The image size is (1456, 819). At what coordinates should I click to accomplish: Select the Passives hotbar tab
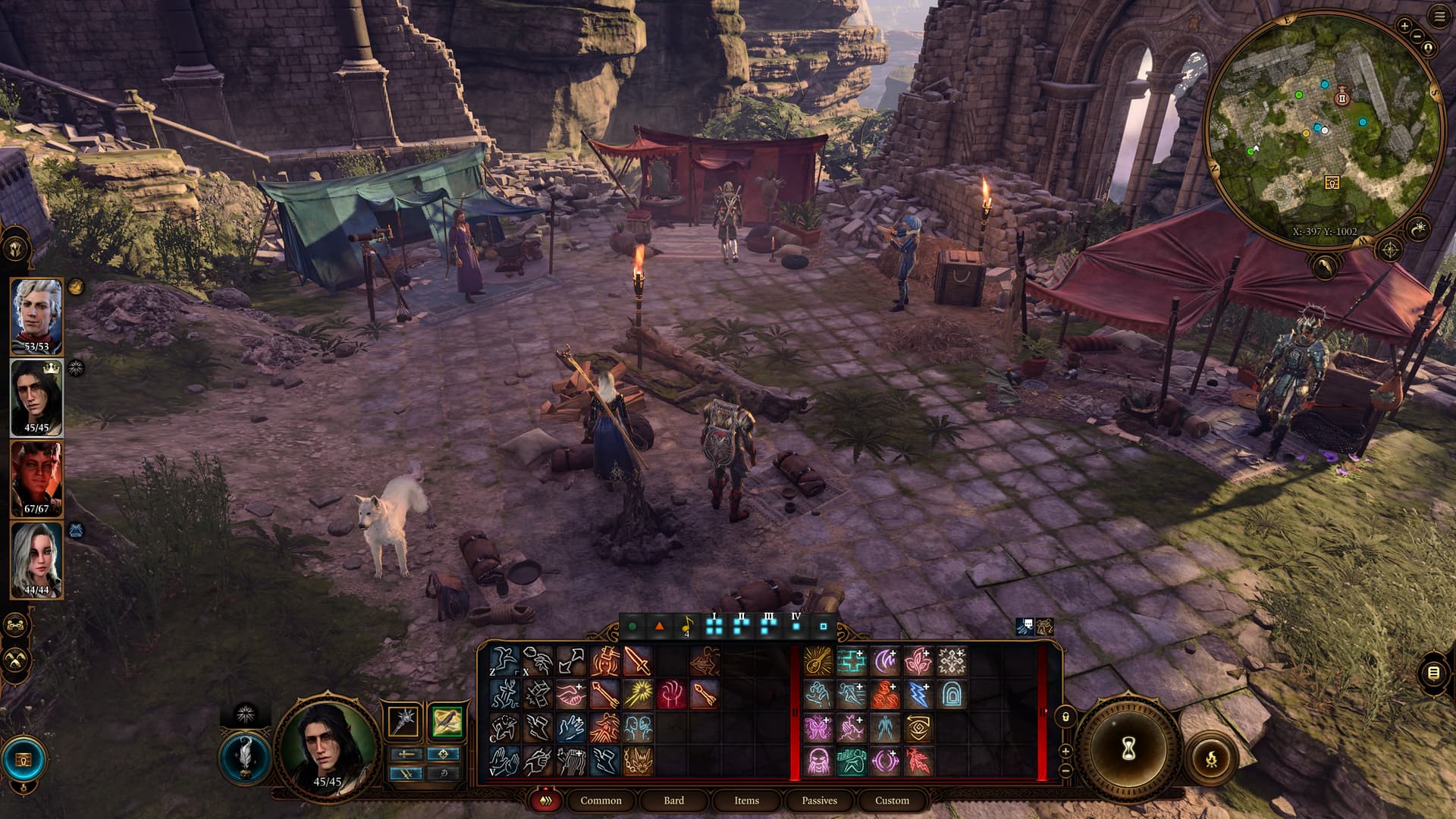click(819, 800)
